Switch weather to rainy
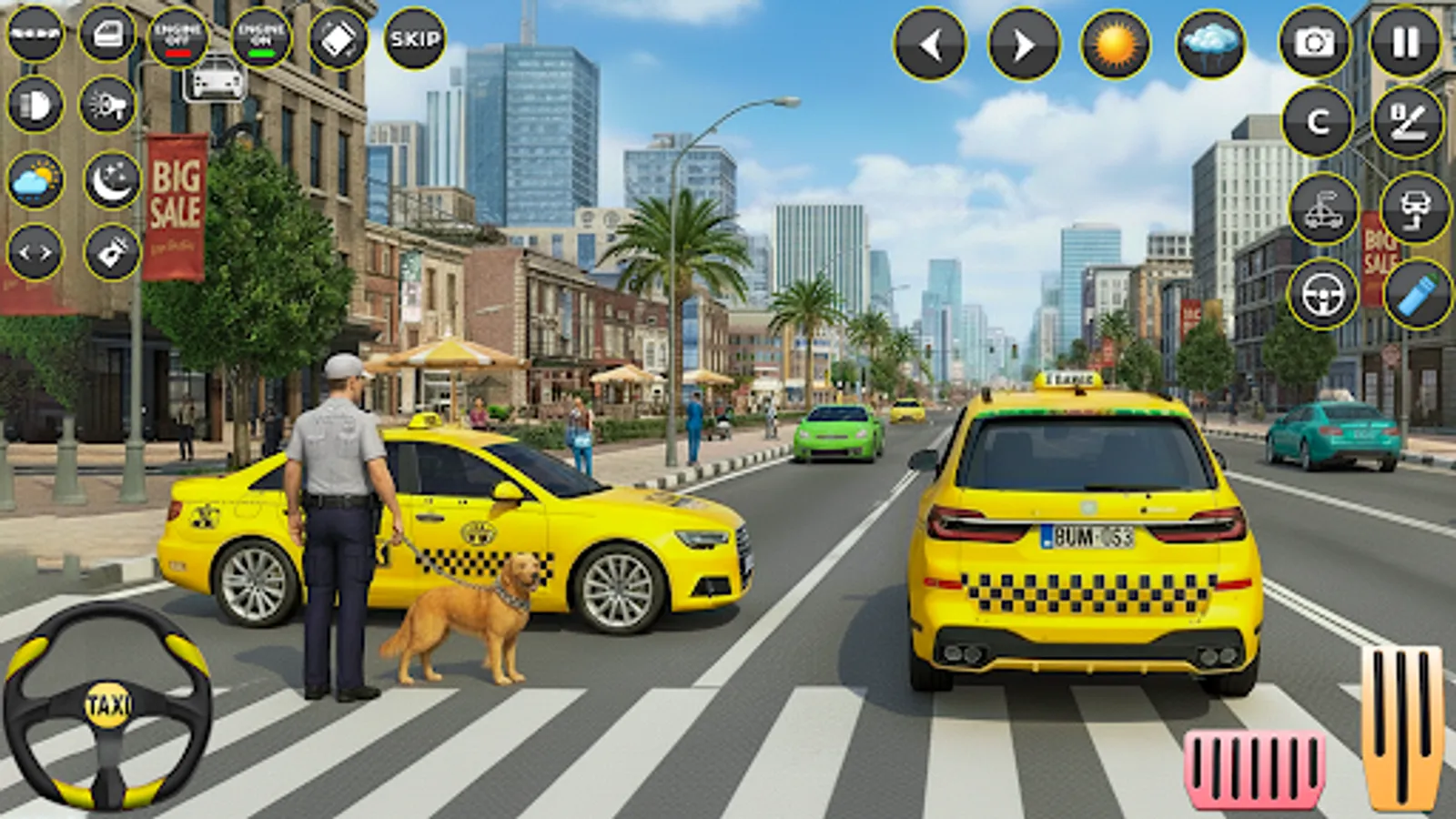 coord(1210,41)
